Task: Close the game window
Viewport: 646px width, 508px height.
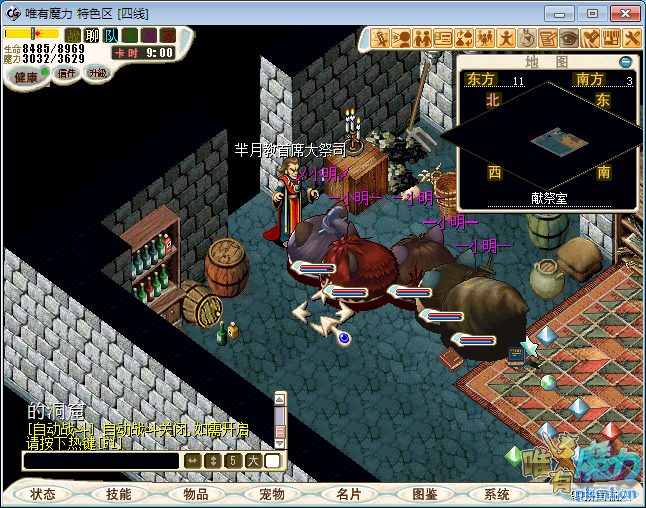Action: pos(623,13)
